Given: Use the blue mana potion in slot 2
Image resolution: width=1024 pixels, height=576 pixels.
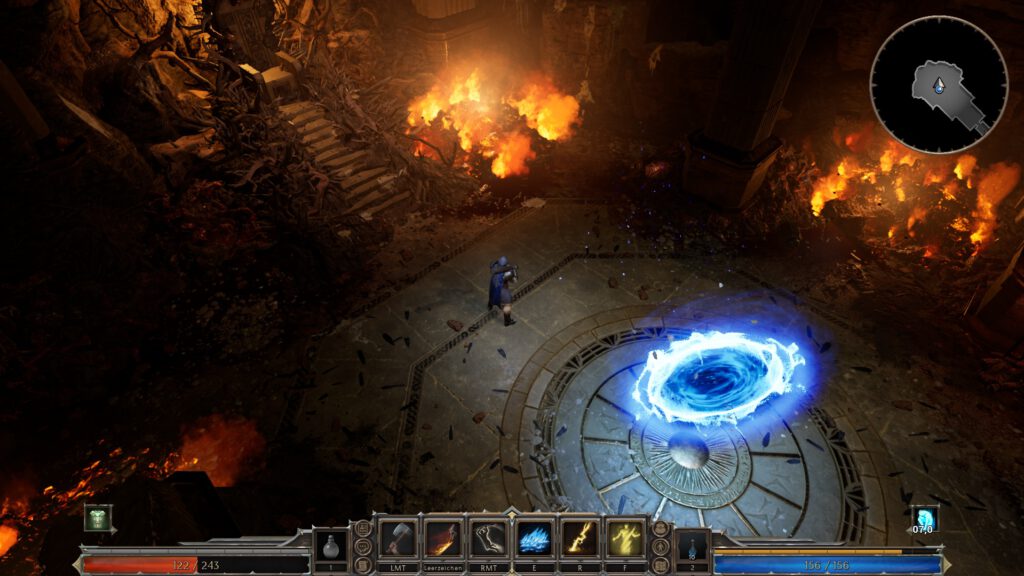Looking at the screenshot, I should [x=693, y=546].
